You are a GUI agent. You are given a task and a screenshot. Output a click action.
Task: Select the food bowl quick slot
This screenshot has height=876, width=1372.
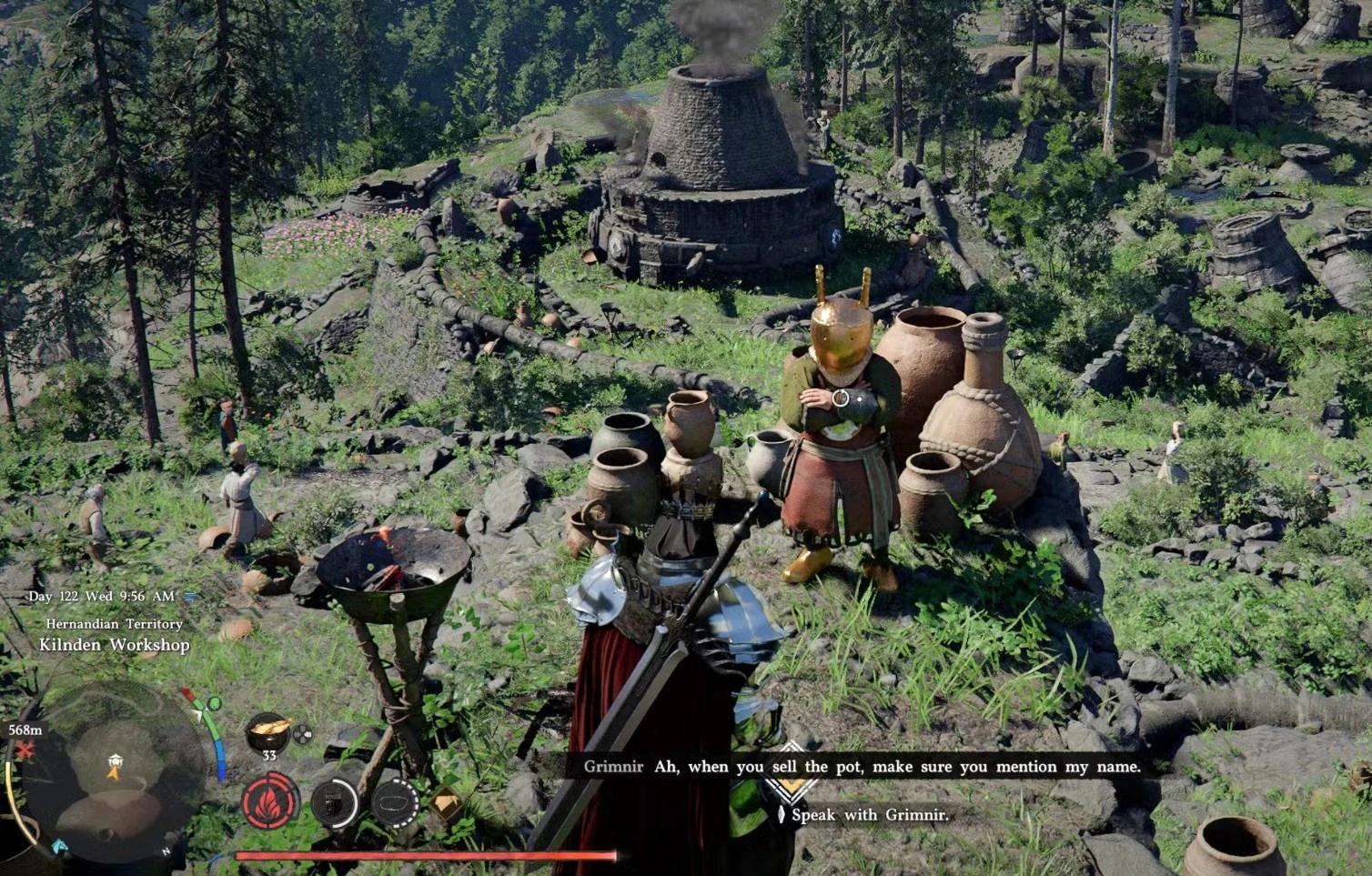[x=268, y=730]
